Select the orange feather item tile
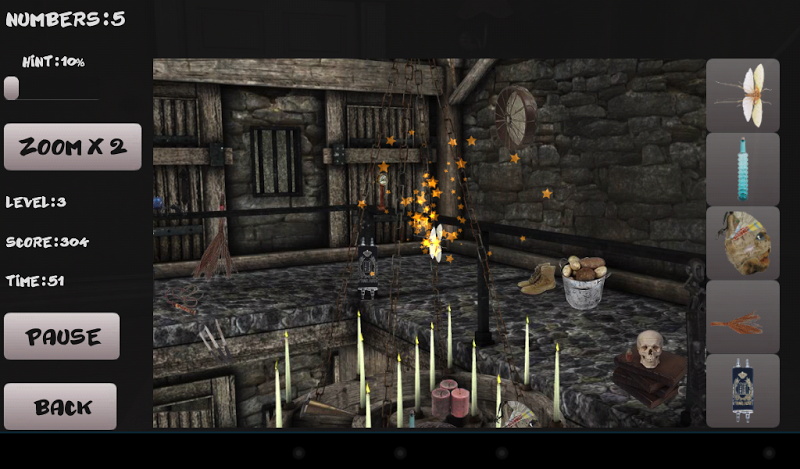This screenshot has width=800, height=469. click(743, 317)
